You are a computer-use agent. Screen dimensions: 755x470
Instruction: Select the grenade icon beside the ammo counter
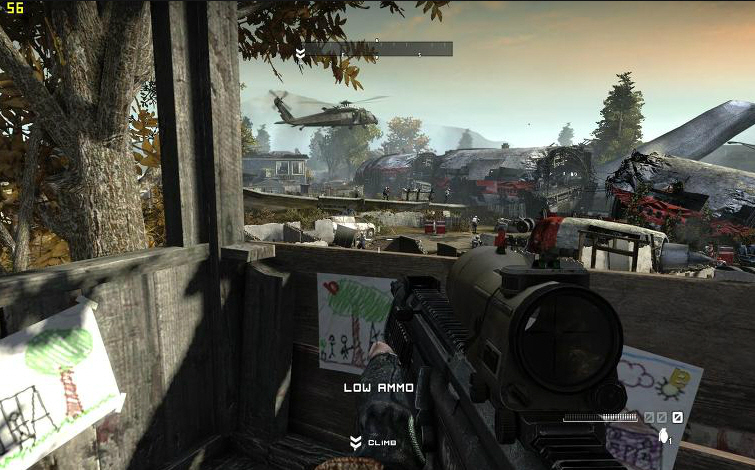point(662,435)
